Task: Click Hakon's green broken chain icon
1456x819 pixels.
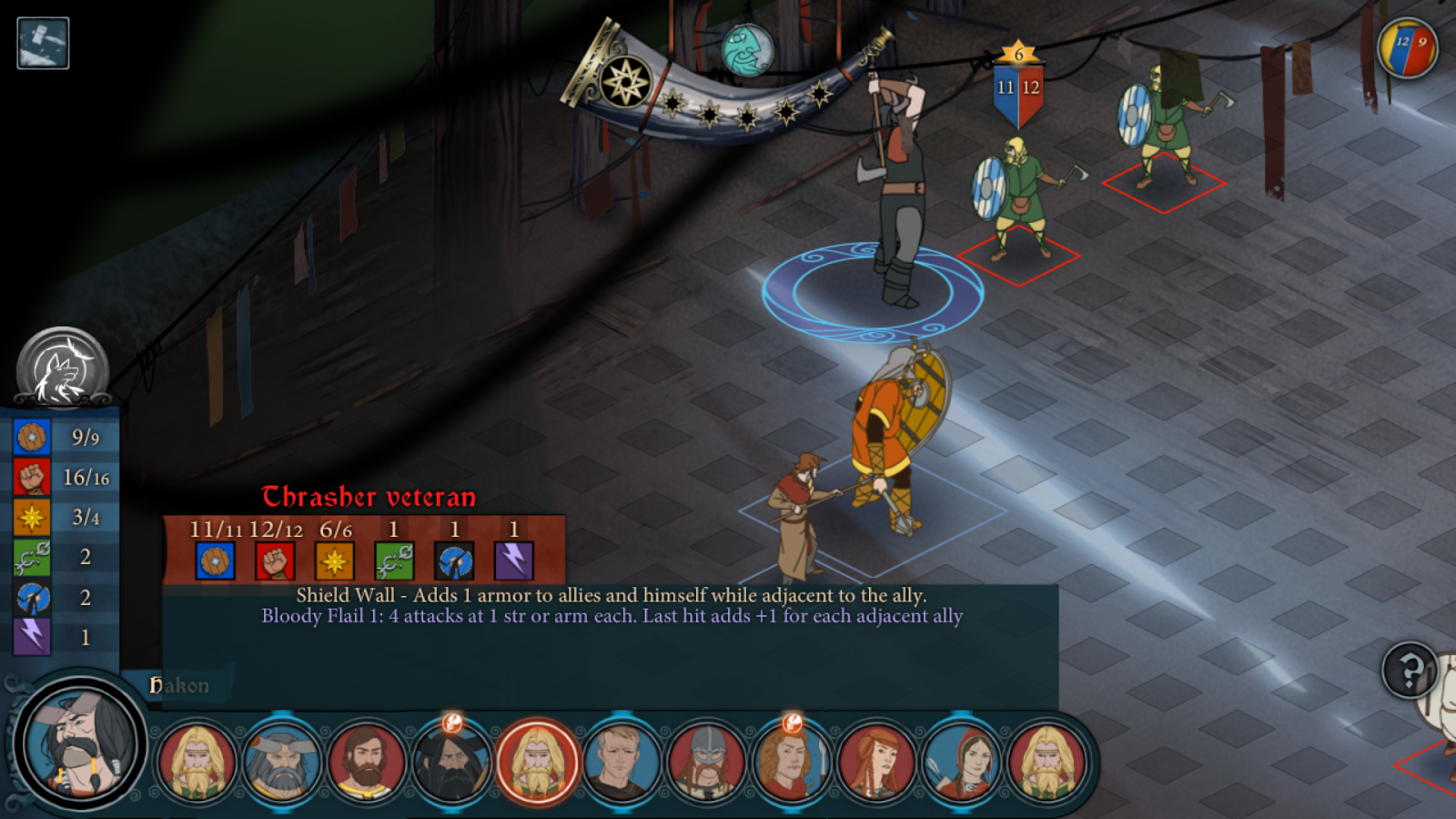Action: pos(32,557)
